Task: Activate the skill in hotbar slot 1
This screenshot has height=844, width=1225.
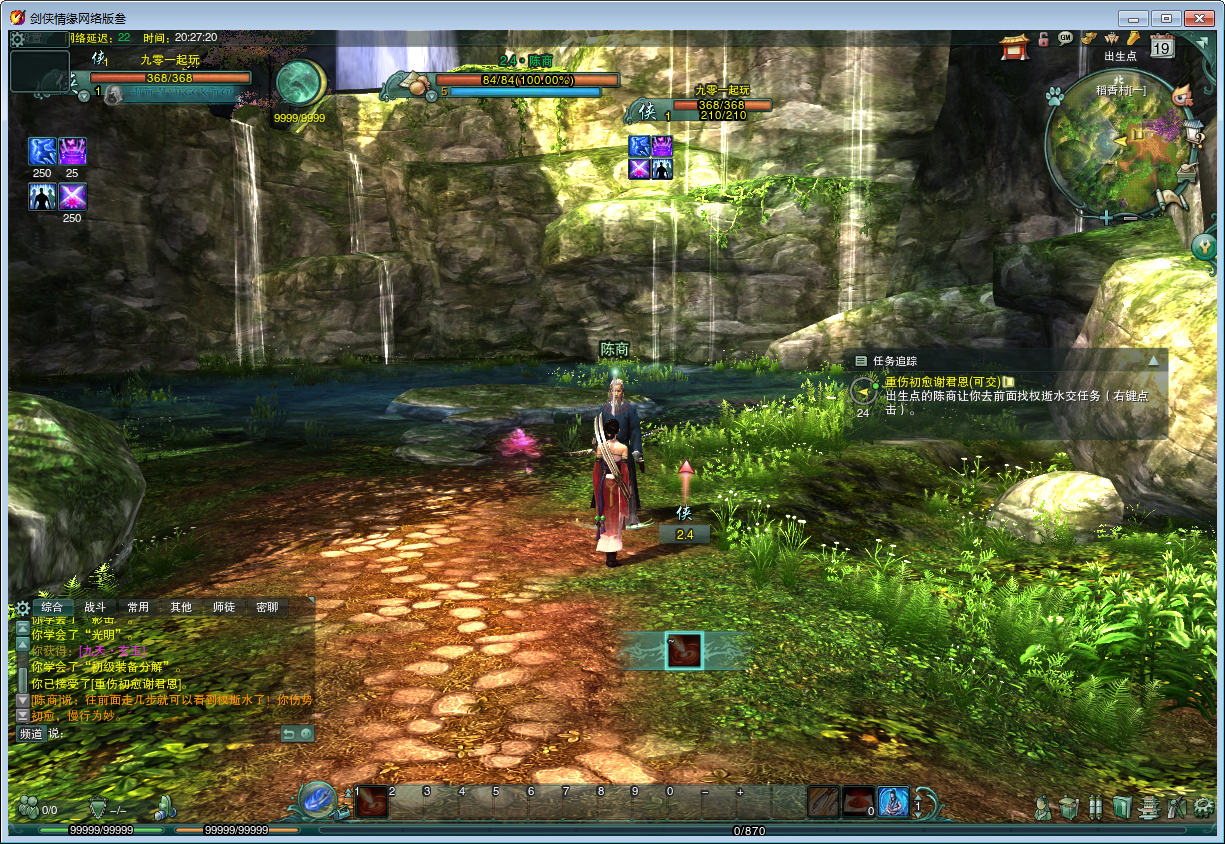Action: point(372,801)
